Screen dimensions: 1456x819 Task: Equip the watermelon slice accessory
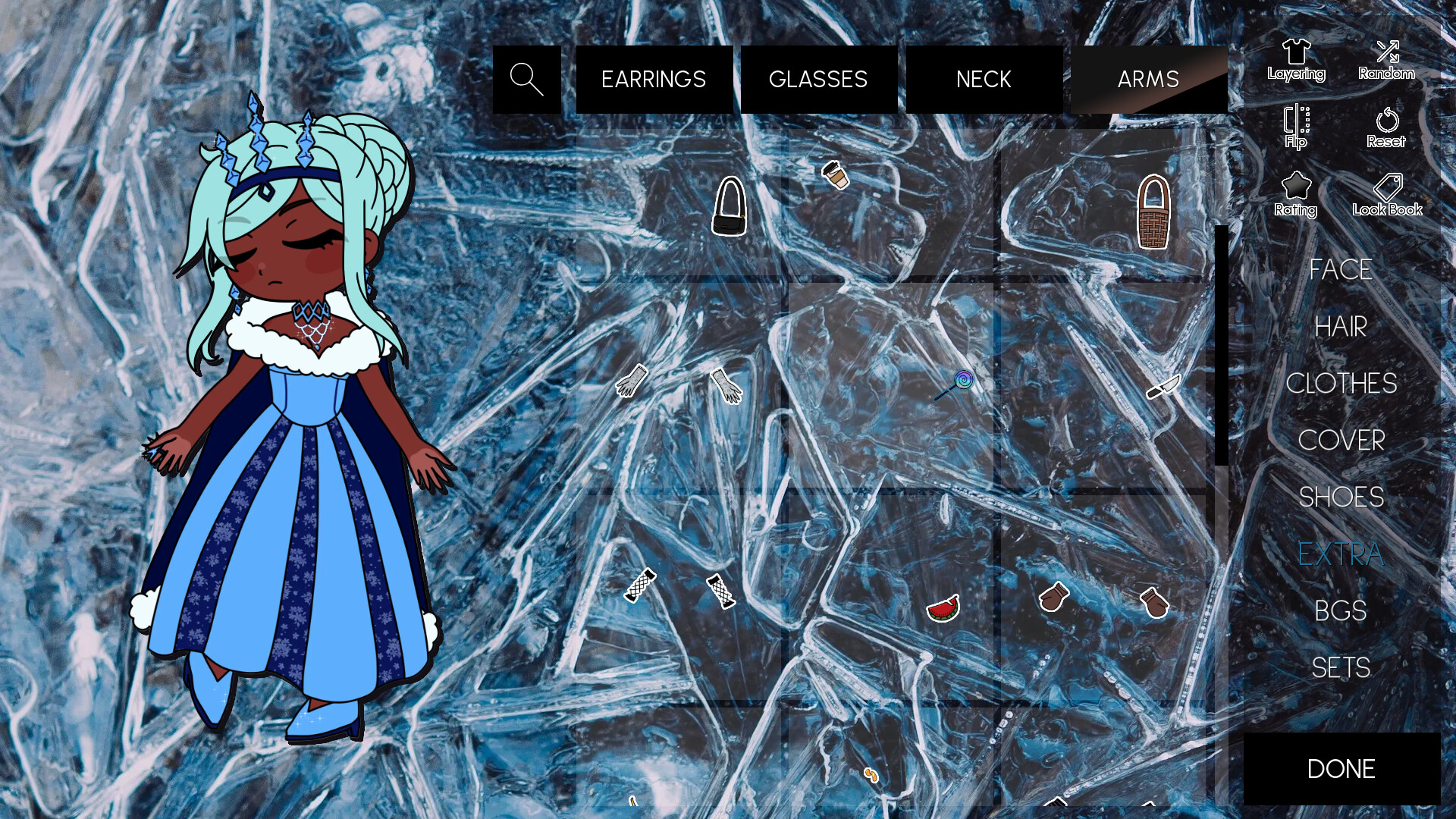[941, 610]
